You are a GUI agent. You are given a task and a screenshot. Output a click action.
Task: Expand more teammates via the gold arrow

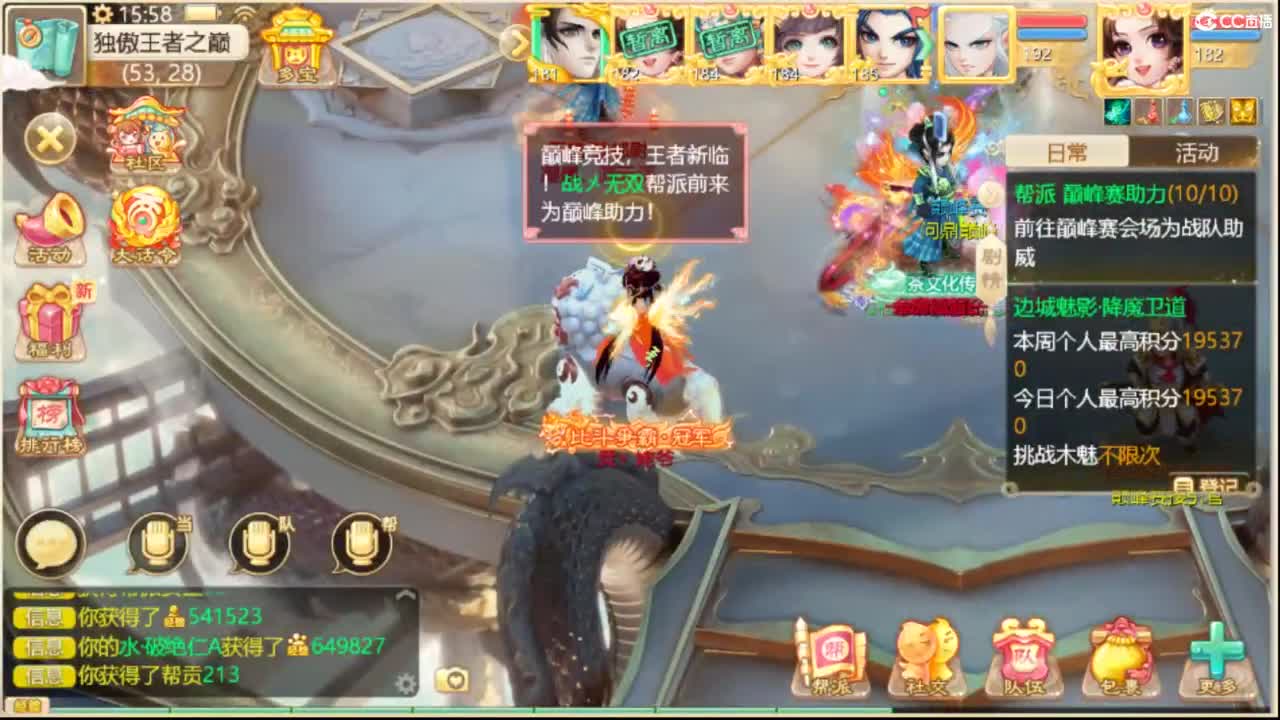pos(518,45)
